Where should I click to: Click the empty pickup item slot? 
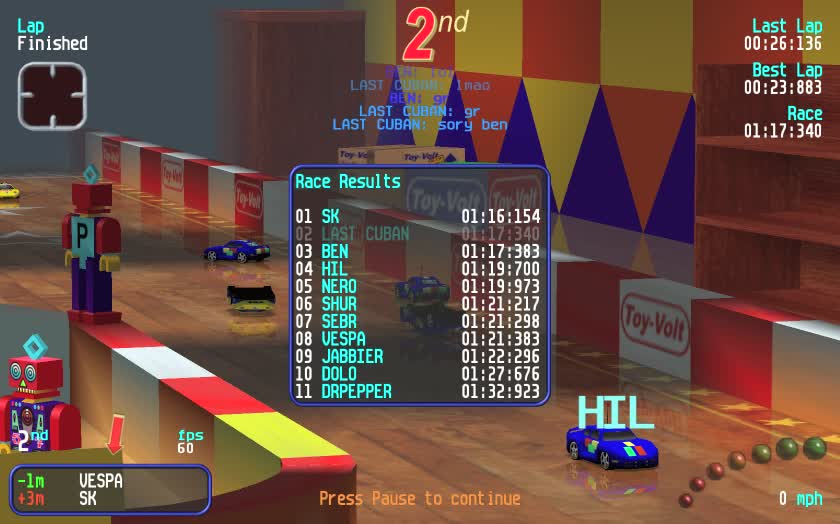[52, 96]
